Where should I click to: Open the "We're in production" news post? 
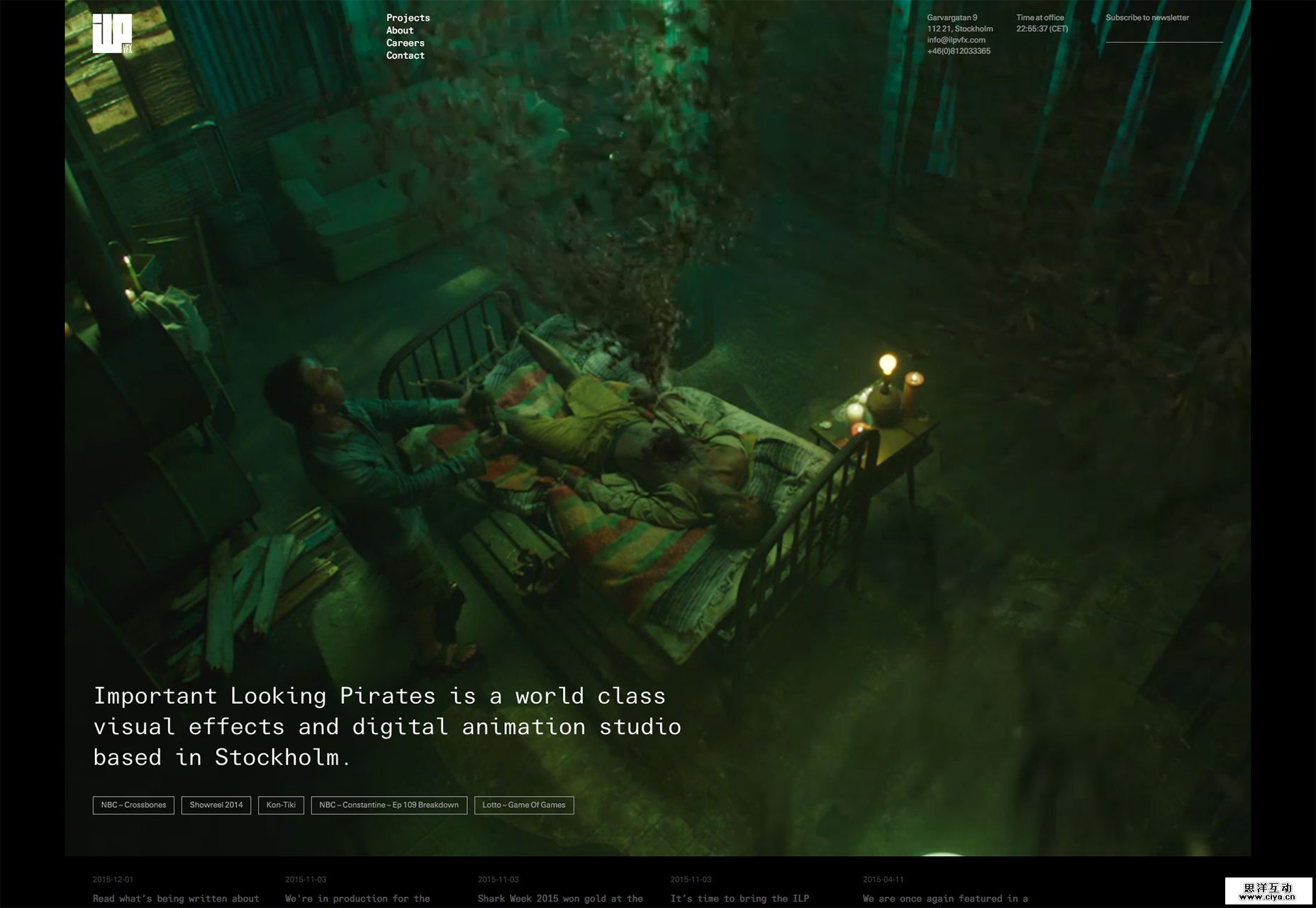coord(357,898)
